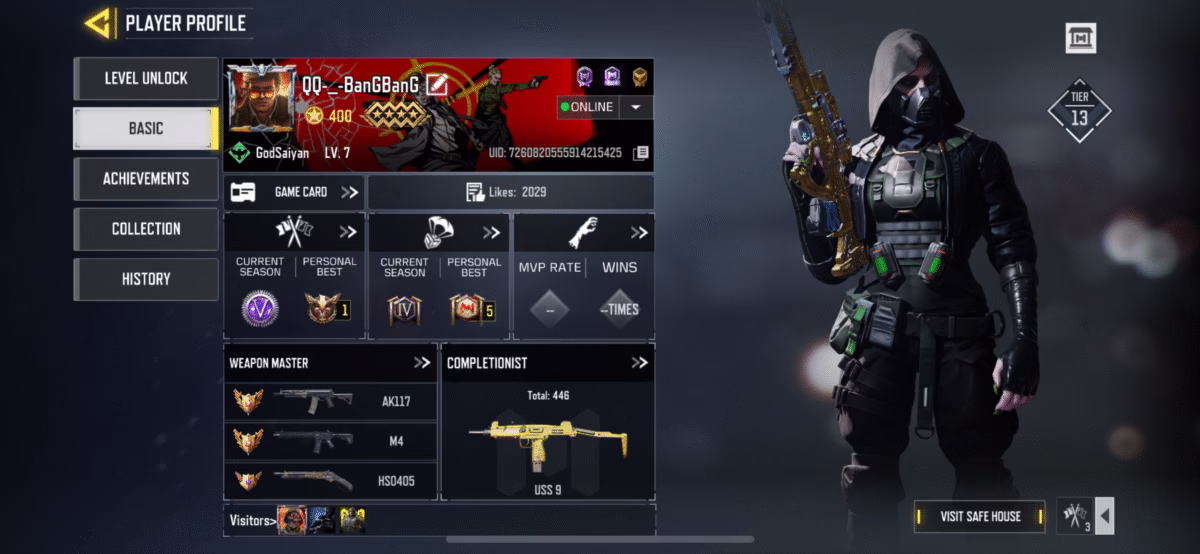
Task: Select the Basic profile tab
Action: click(x=146, y=128)
